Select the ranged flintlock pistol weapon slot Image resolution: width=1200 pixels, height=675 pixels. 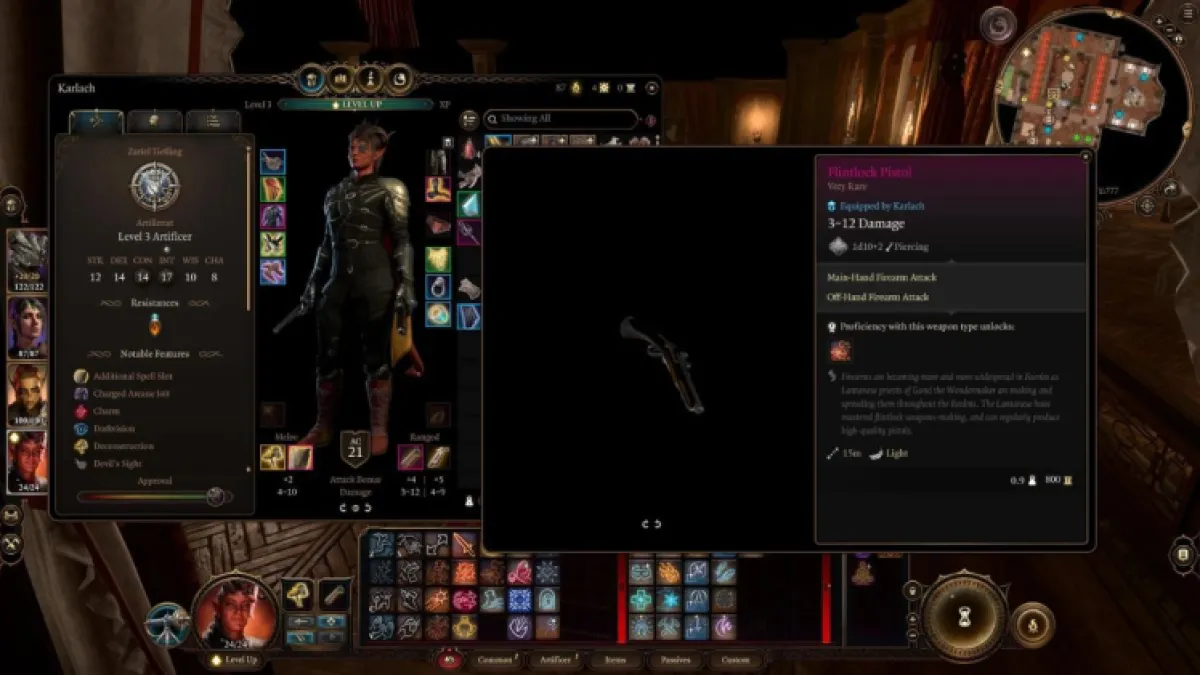pyautogui.click(x=412, y=458)
